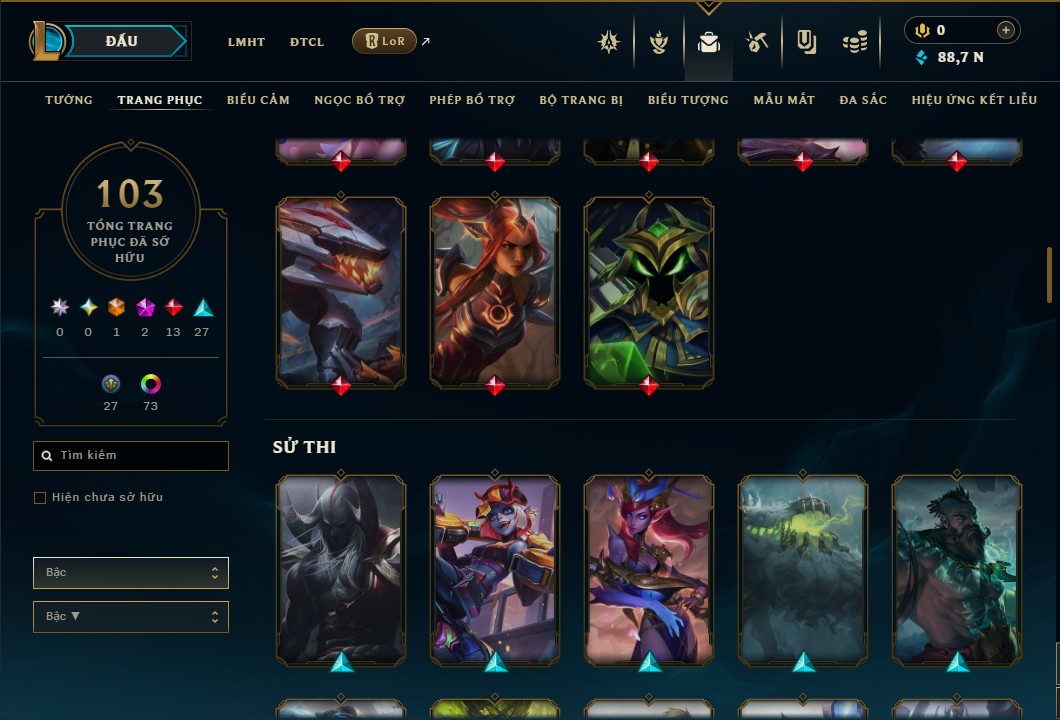Open the LMHT game tab
Screen dimensions: 1060x720
(246, 42)
